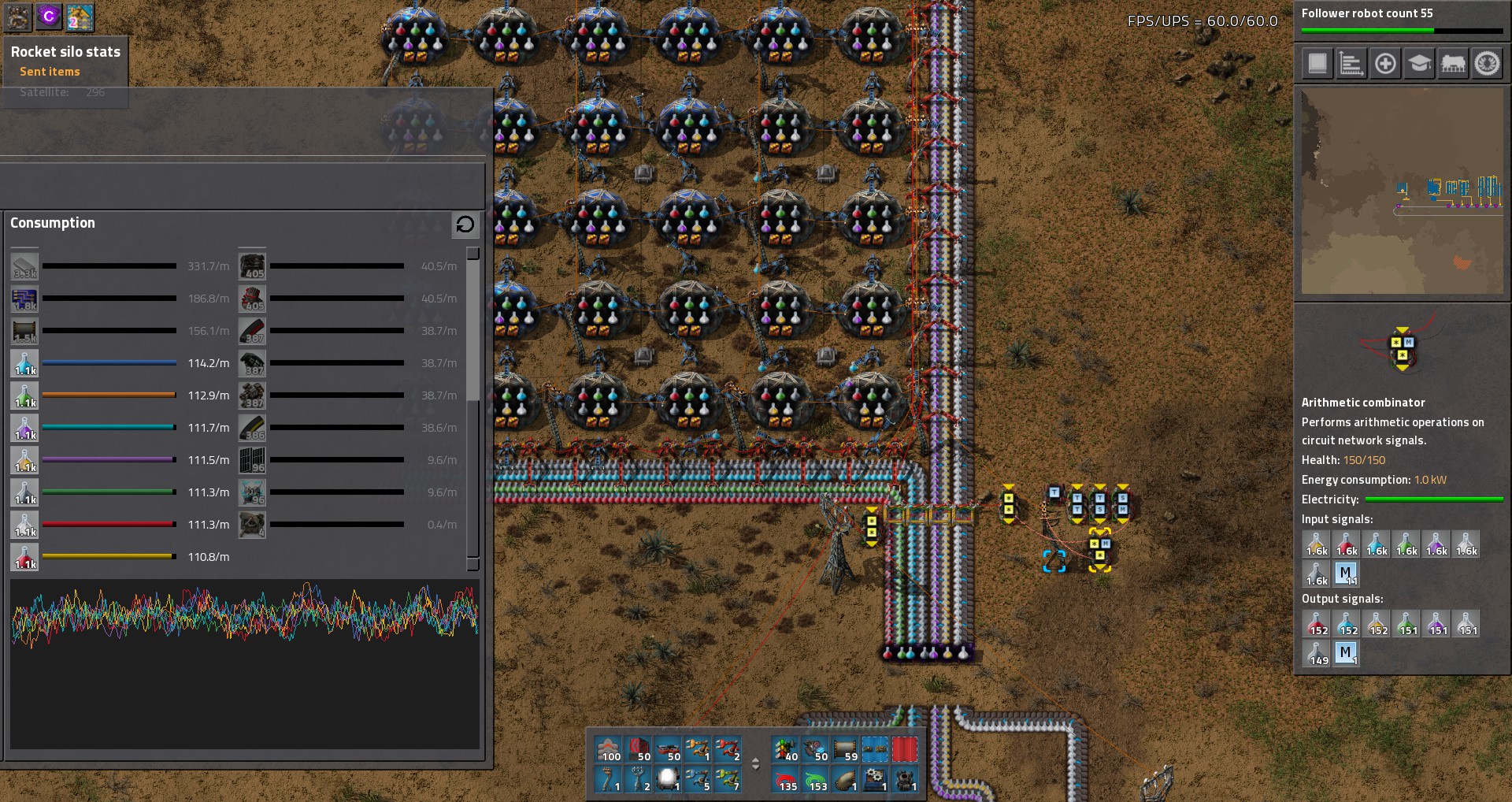
Task: Click the minimap
Action: tap(1402, 191)
